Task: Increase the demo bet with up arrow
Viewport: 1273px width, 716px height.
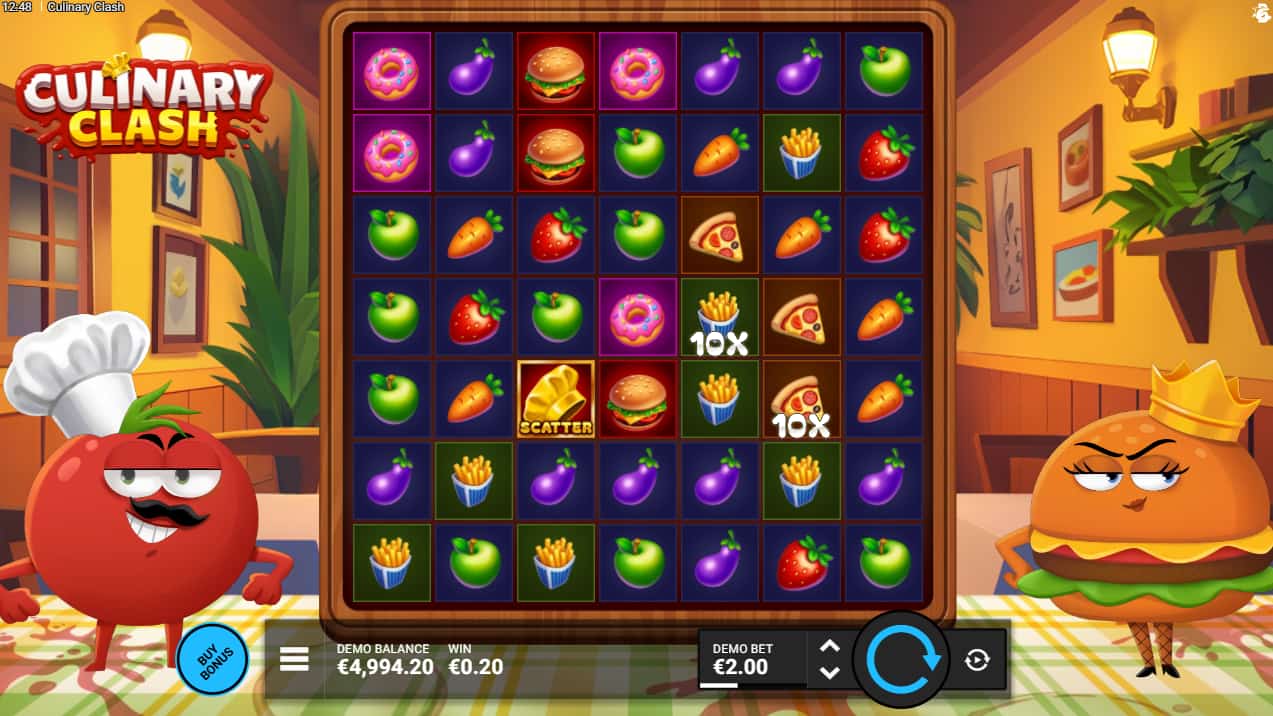Action: click(x=829, y=646)
